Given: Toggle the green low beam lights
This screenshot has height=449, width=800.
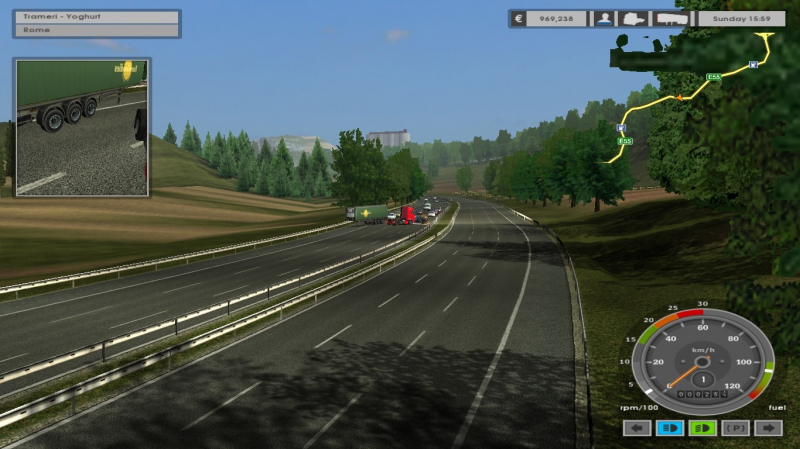Looking at the screenshot, I should tap(703, 428).
